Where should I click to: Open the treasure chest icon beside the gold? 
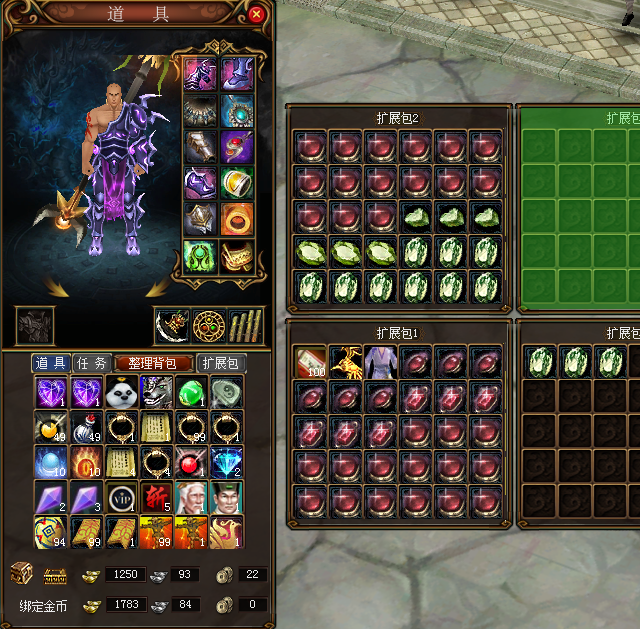pyautogui.click(x=20, y=573)
